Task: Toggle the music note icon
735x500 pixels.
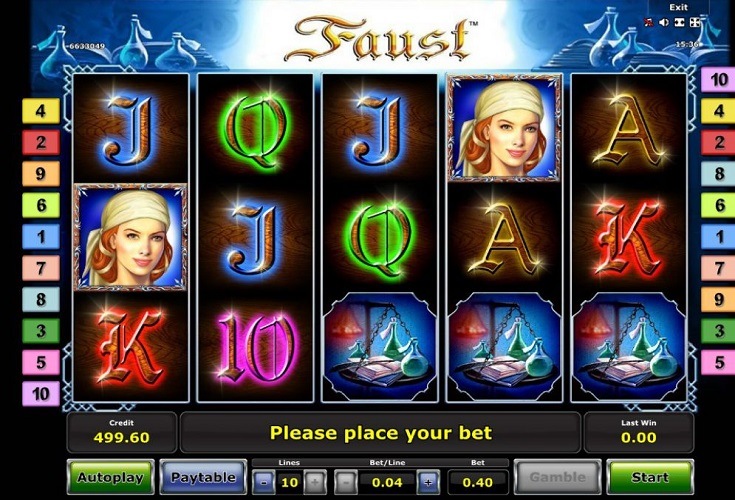Action: click(x=648, y=21)
